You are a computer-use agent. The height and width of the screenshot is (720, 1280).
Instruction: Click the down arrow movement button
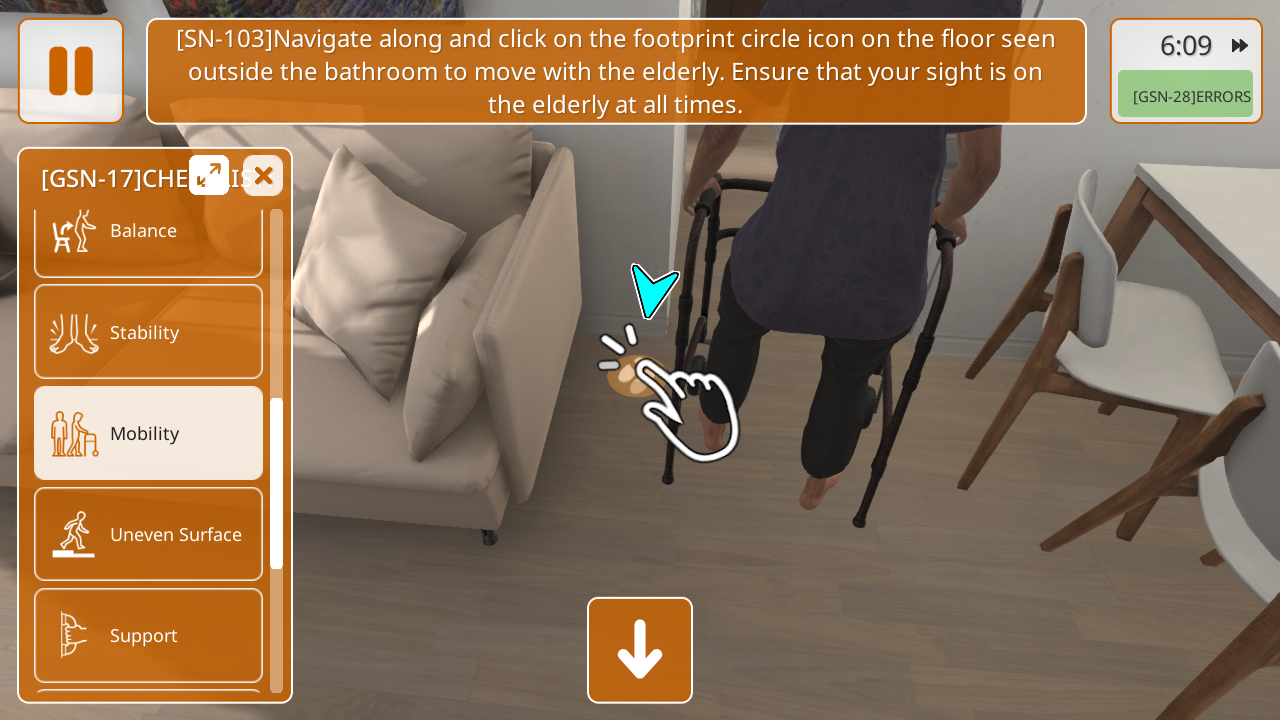pyautogui.click(x=640, y=650)
